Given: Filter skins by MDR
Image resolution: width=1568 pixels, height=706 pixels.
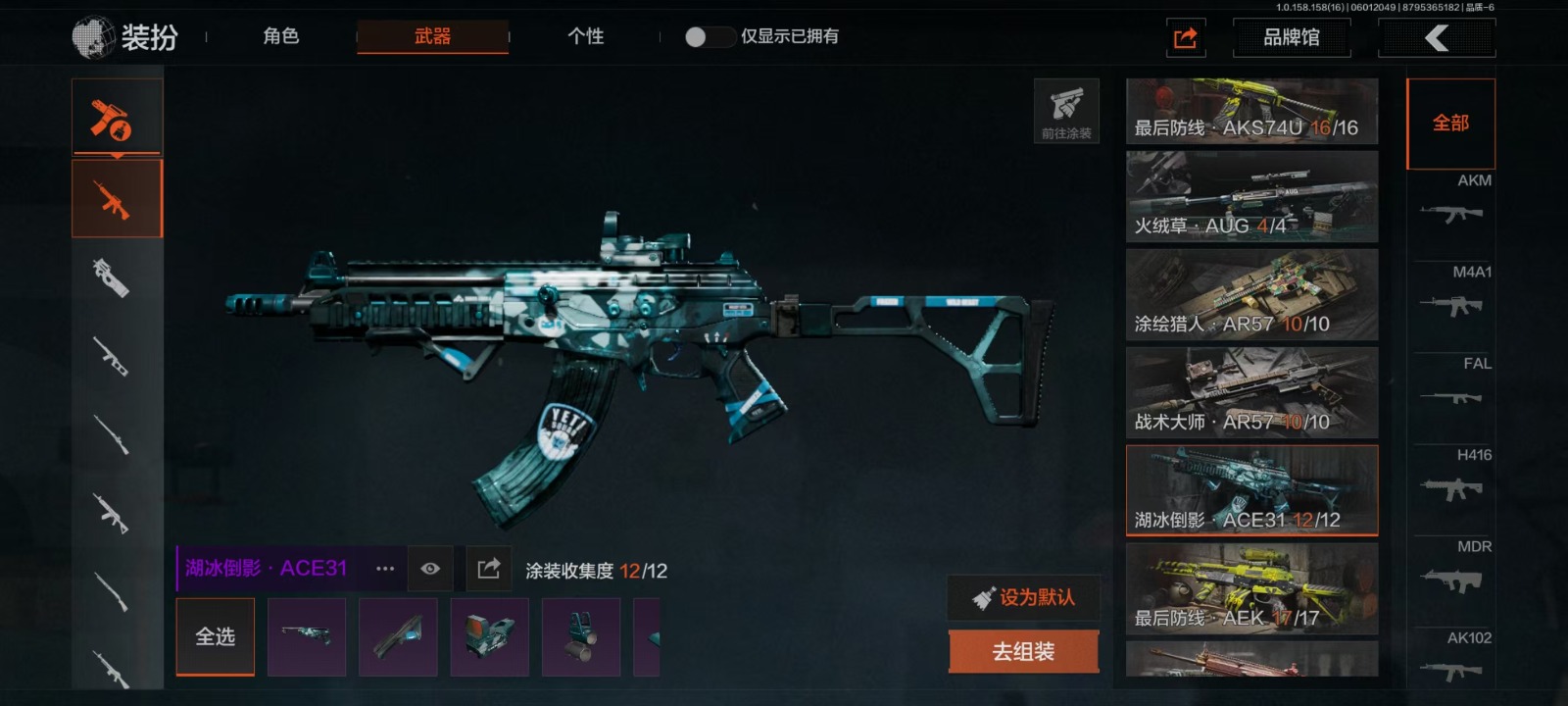Looking at the screenshot, I should click(x=1452, y=569).
